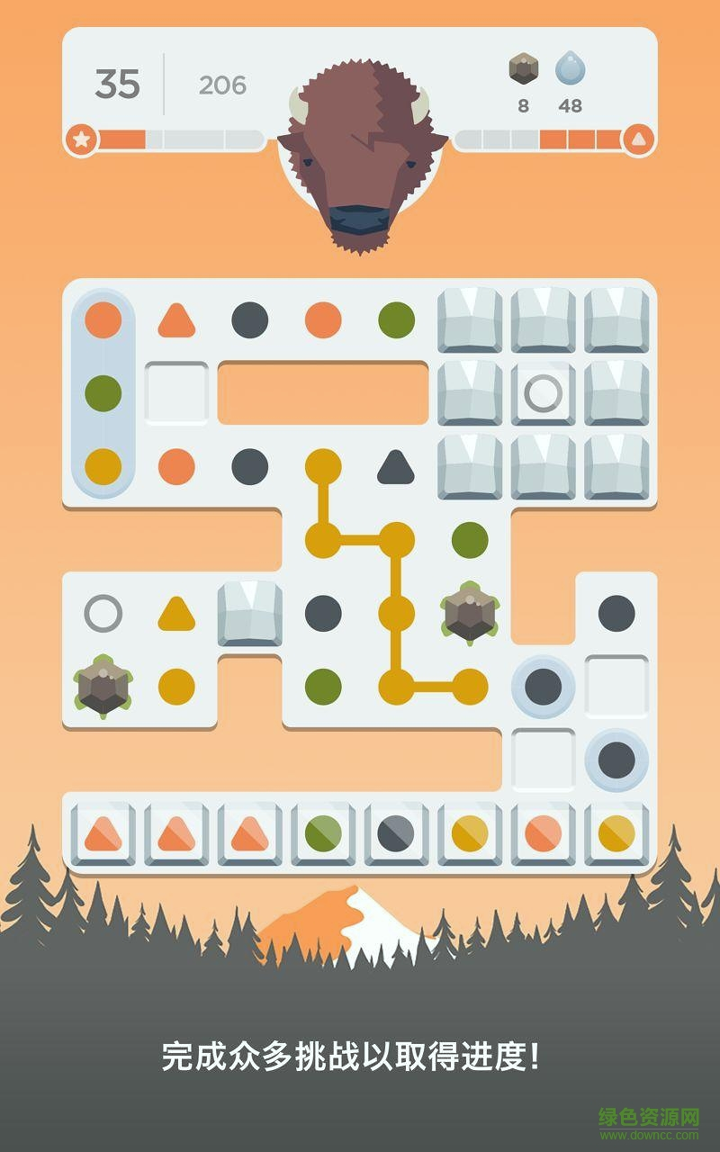The height and width of the screenshot is (1152, 720).
Task: Select the frozen orange dot tile
Action: [543, 833]
